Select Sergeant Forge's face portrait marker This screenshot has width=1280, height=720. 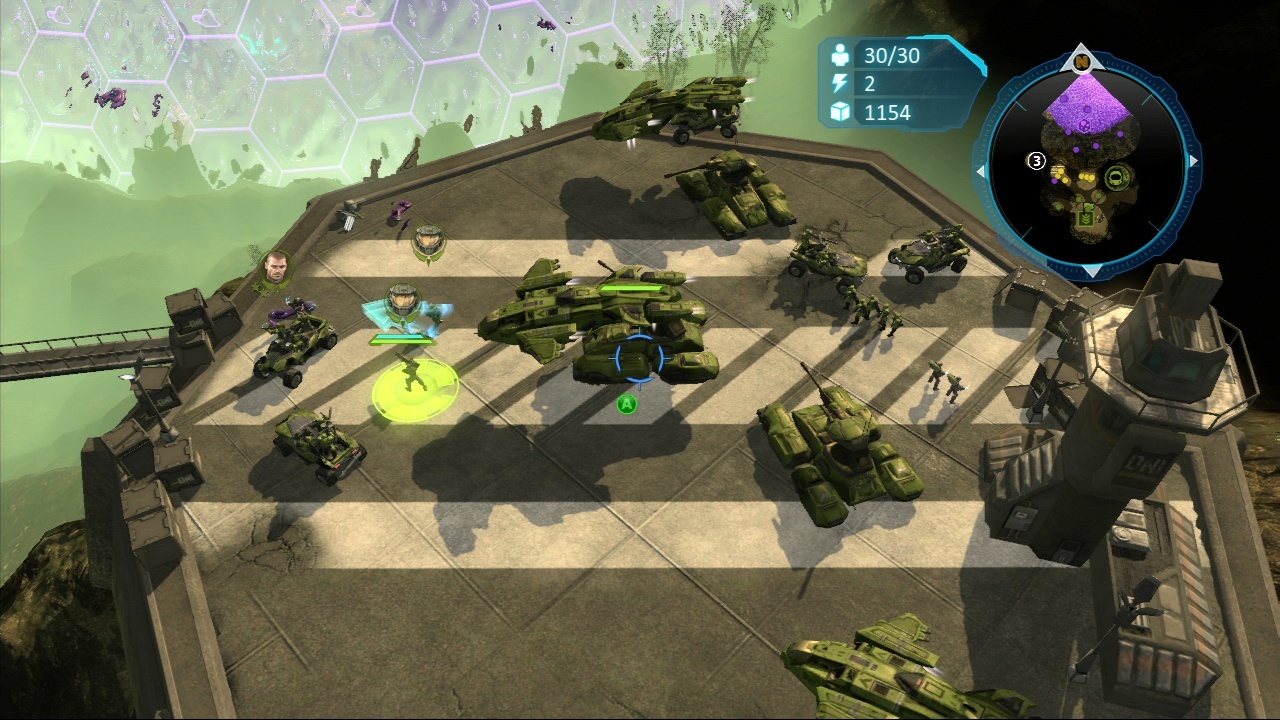[x=272, y=268]
